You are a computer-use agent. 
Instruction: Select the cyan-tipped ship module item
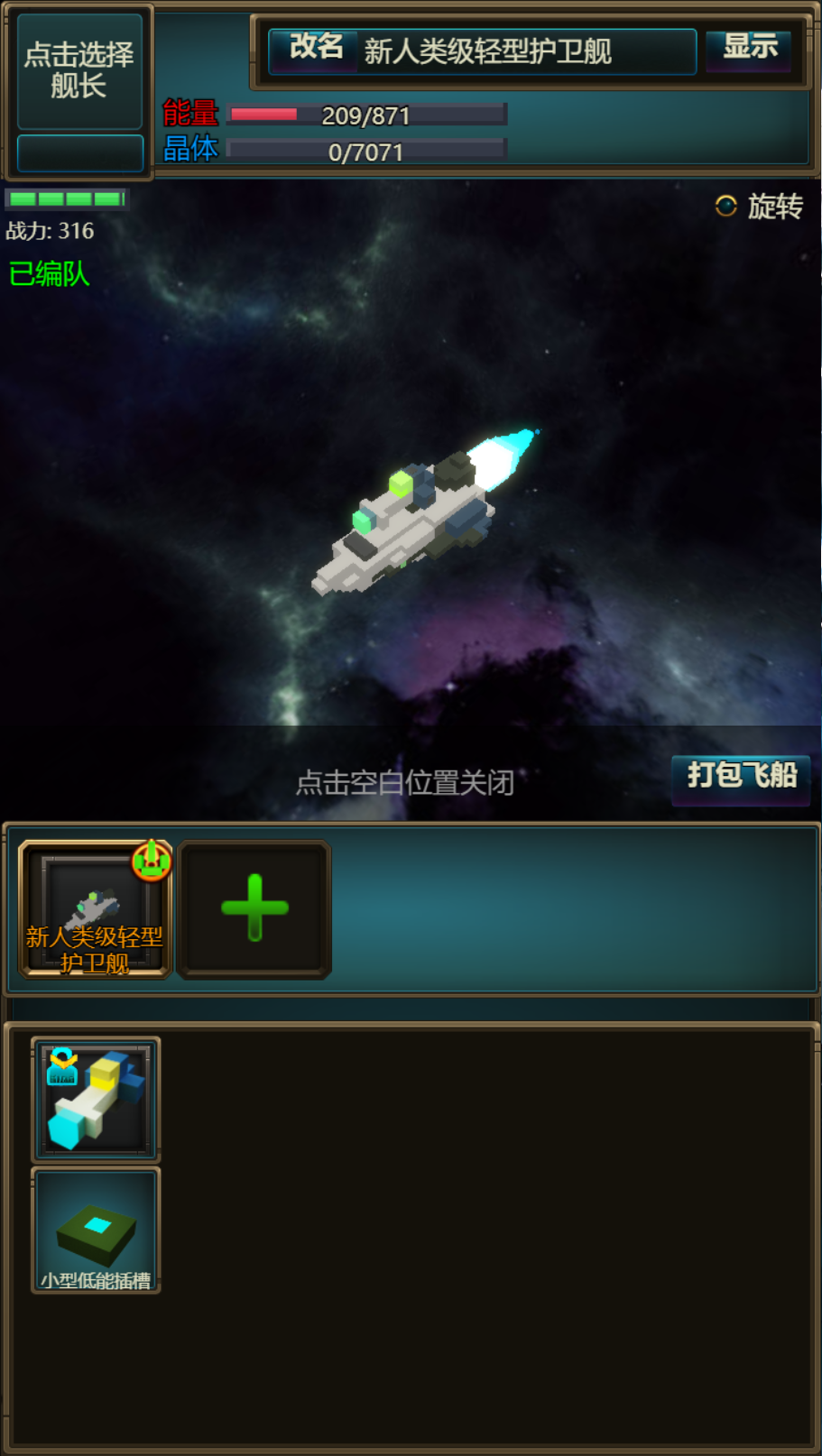click(x=96, y=1099)
